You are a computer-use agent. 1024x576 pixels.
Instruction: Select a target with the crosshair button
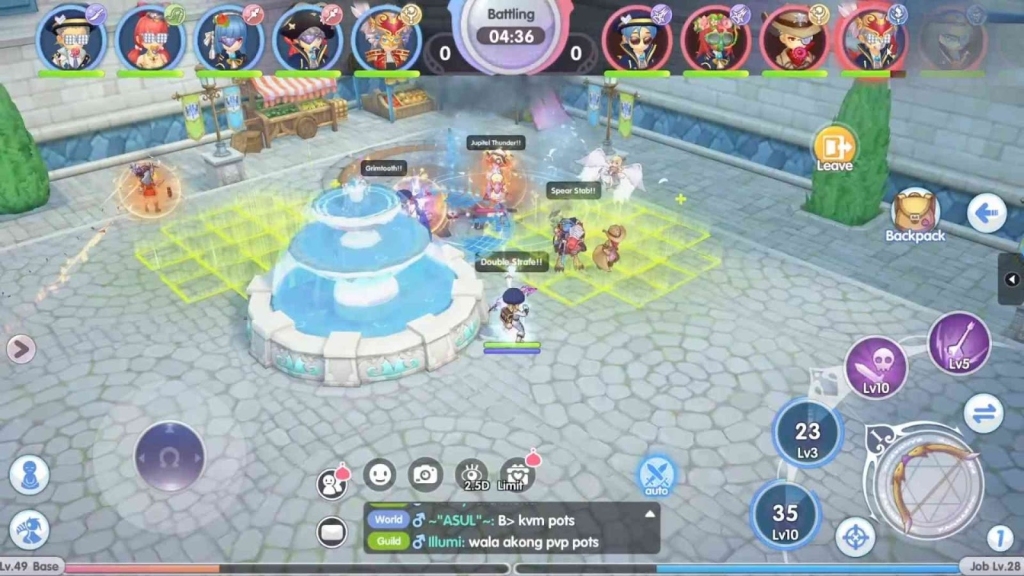point(855,537)
